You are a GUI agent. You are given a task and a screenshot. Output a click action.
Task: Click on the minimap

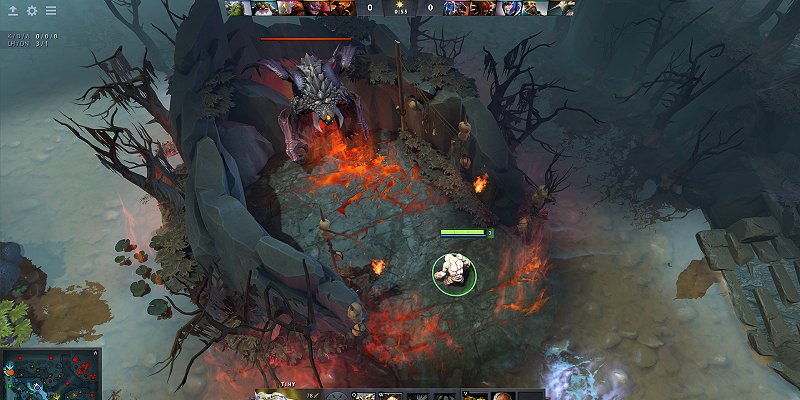tap(51, 373)
